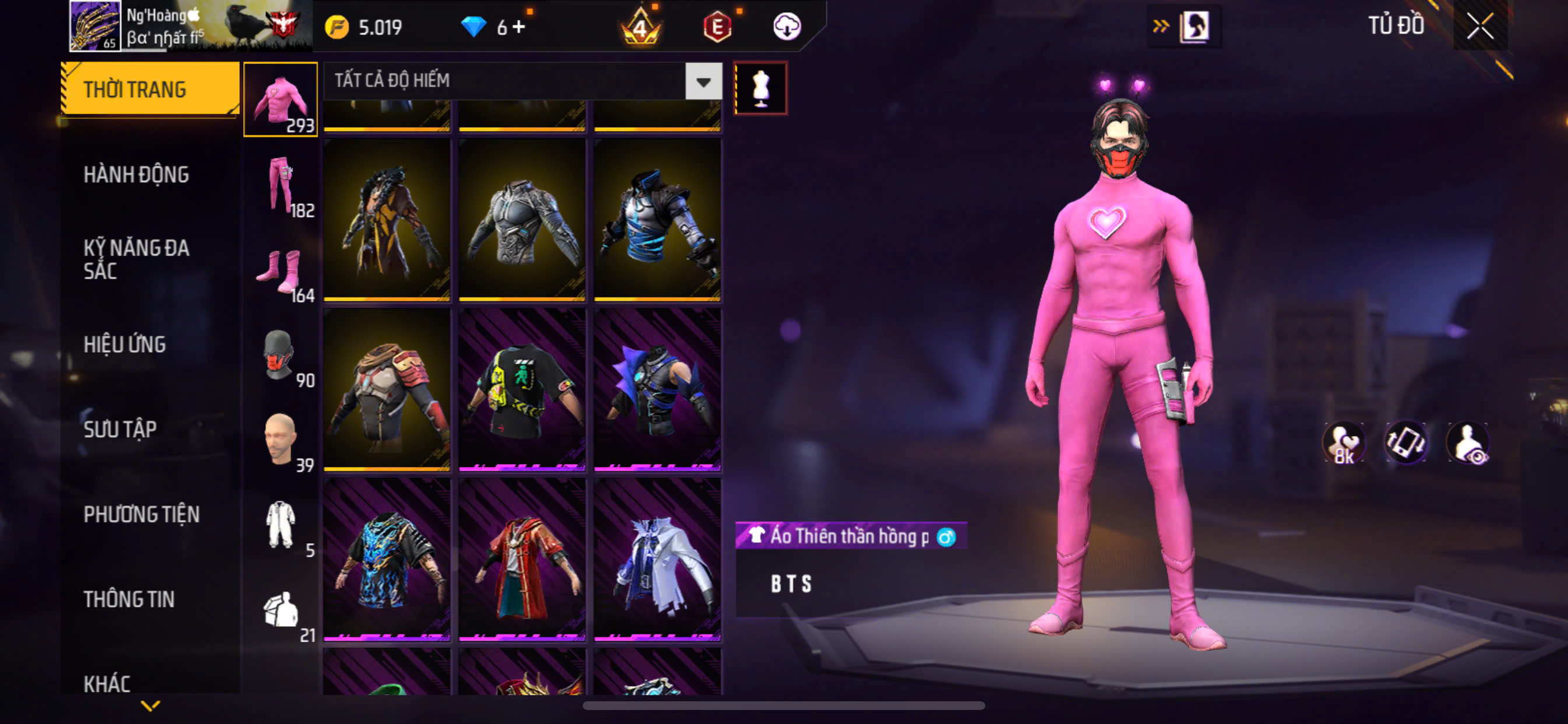Viewport: 1568px width, 724px height.
Task: Add diamonds with the plus button
Action: click(x=519, y=27)
